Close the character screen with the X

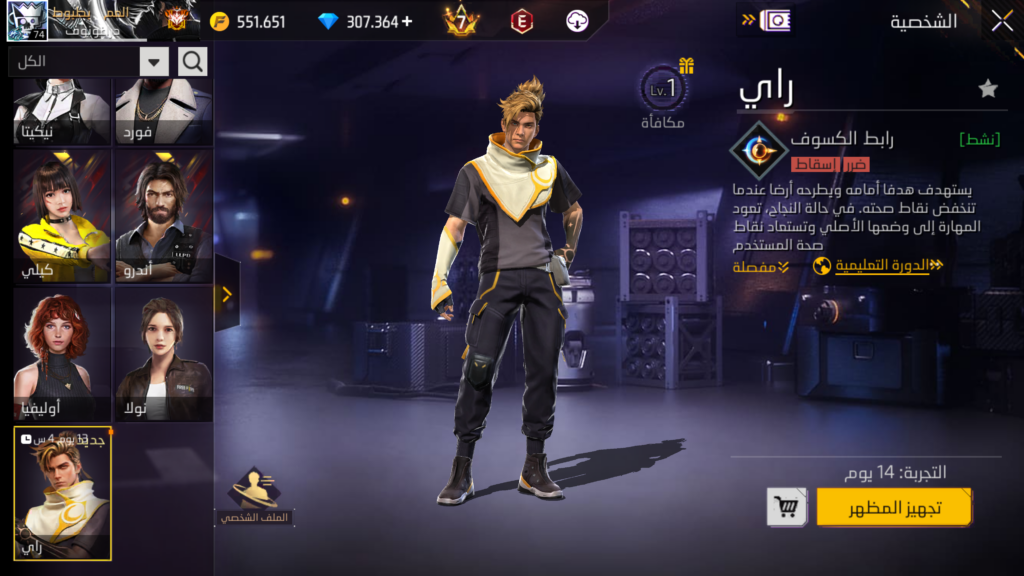1001,21
